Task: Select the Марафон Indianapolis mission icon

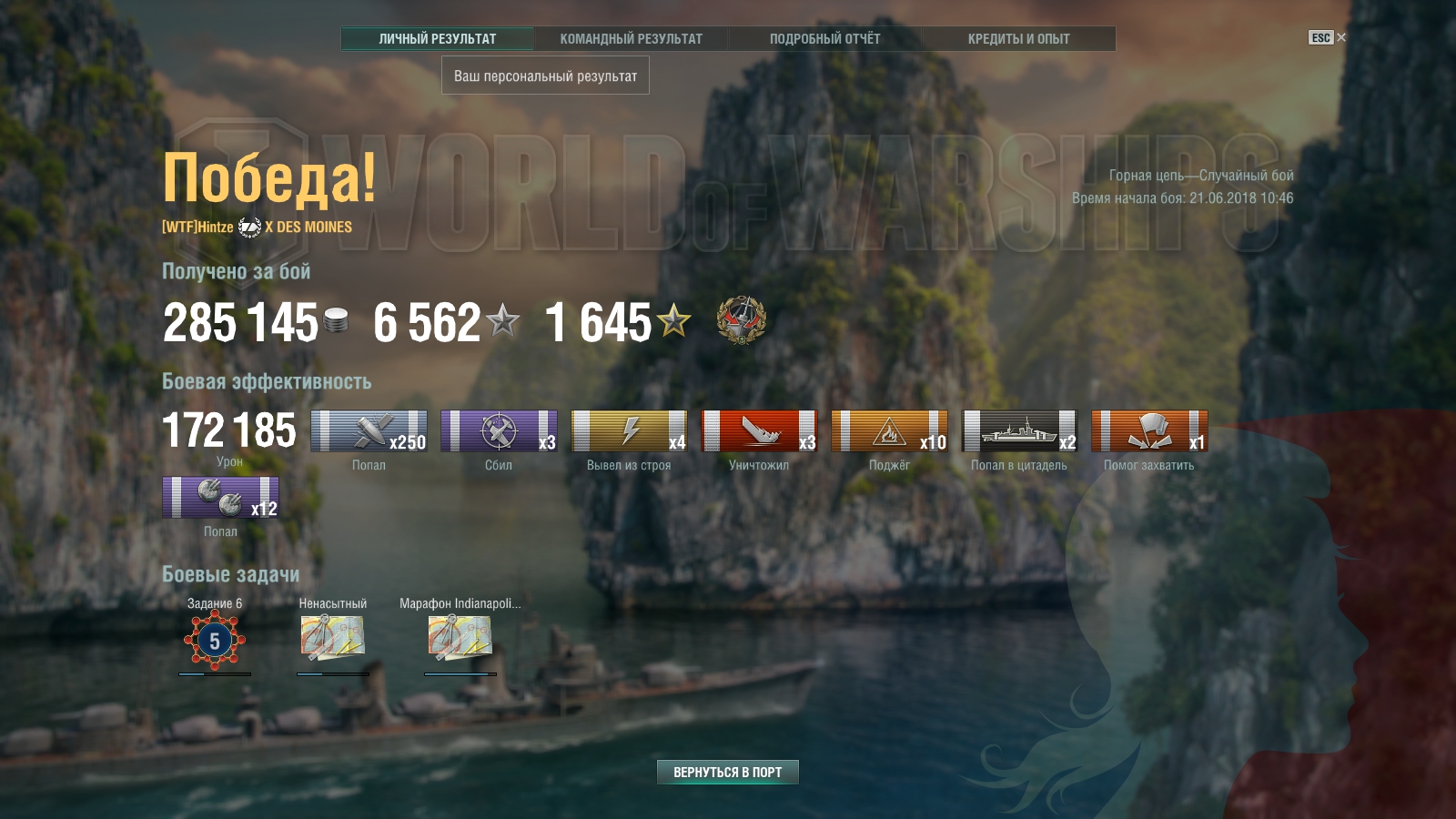Action: pyautogui.click(x=460, y=637)
